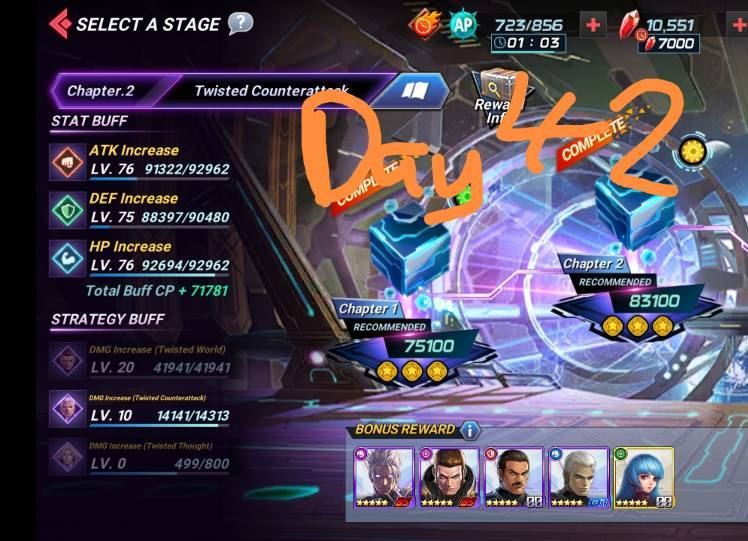Click the orange flame timer icon
This screenshot has width=748, height=541.
(424, 24)
